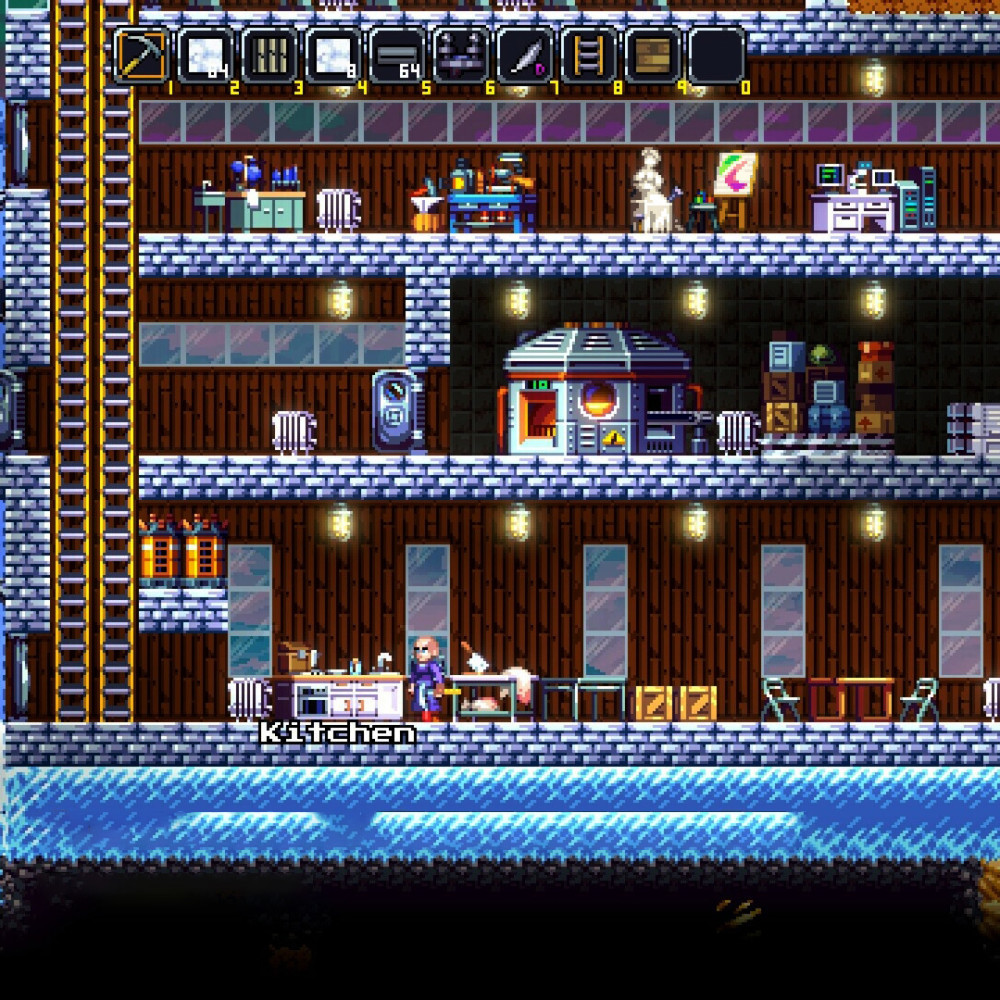The width and height of the screenshot is (1000, 1000).
Task: Select the ladder hotbar slot
Action: click(x=589, y=55)
